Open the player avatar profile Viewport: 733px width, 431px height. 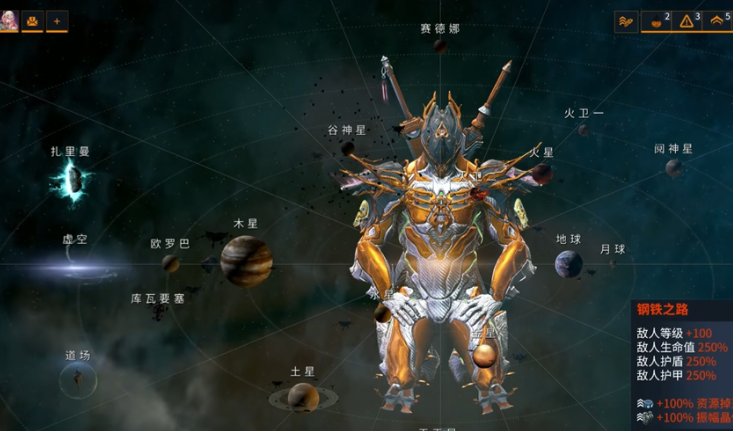[9, 20]
